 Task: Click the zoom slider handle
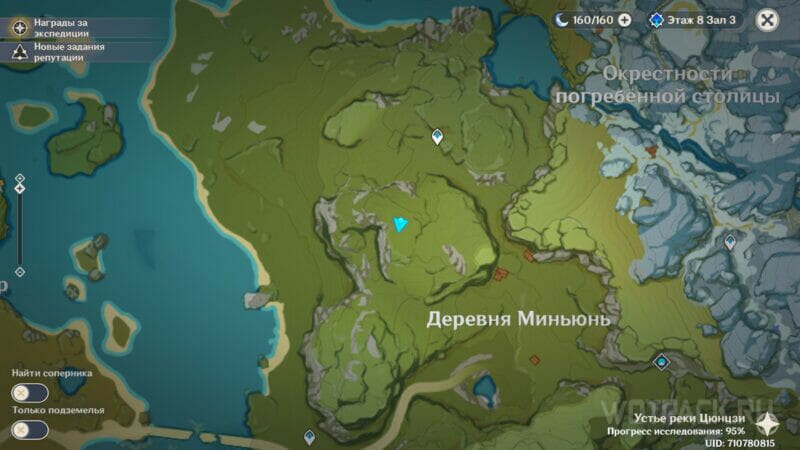point(19,190)
